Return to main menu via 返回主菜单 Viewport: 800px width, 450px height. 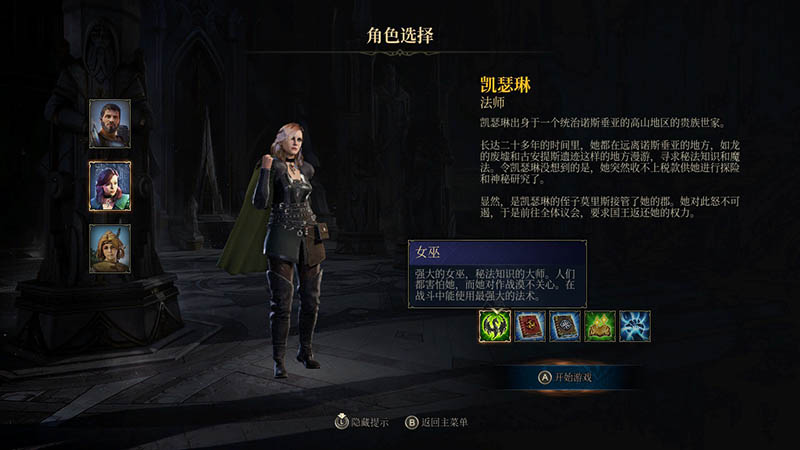coord(436,422)
